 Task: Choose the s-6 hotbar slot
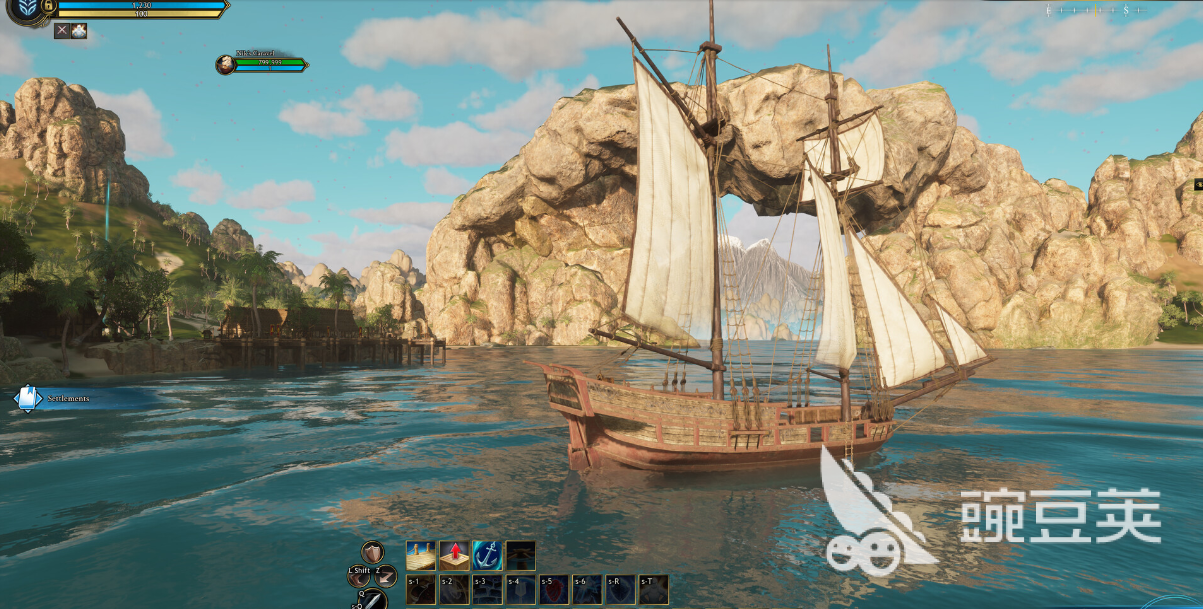586,590
